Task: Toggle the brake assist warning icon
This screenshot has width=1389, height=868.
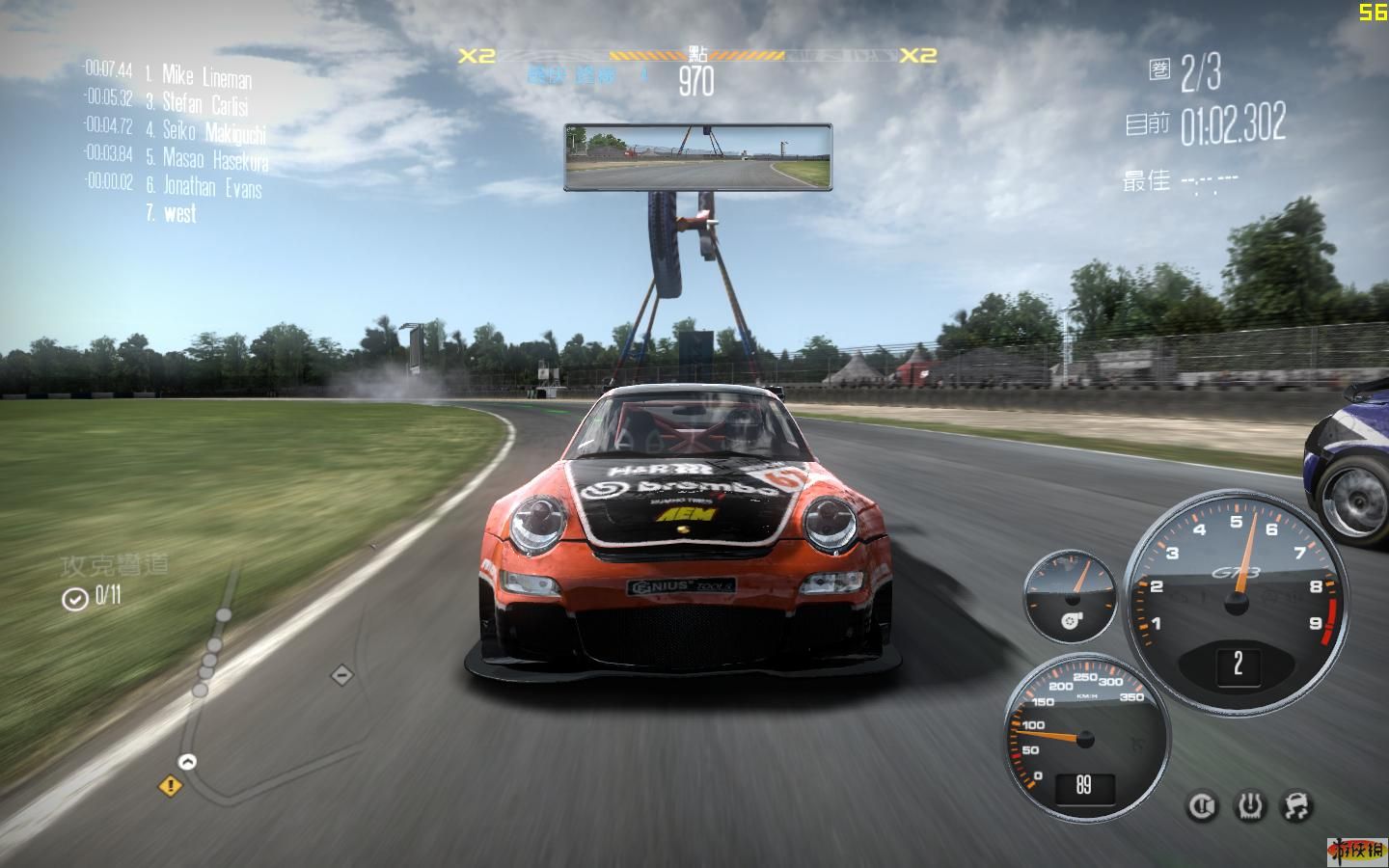Action: point(1202,806)
